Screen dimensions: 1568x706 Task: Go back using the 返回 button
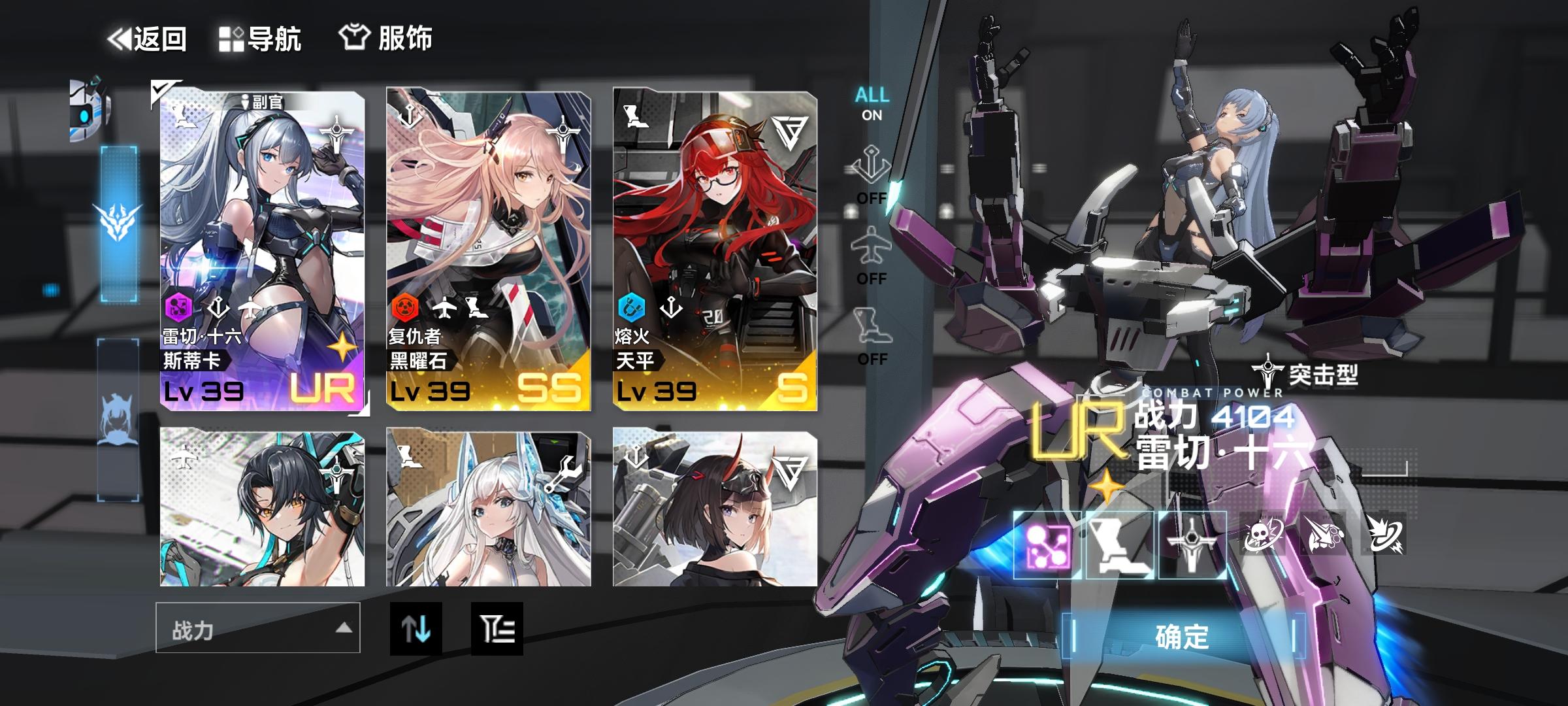pyautogui.click(x=149, y=37)
